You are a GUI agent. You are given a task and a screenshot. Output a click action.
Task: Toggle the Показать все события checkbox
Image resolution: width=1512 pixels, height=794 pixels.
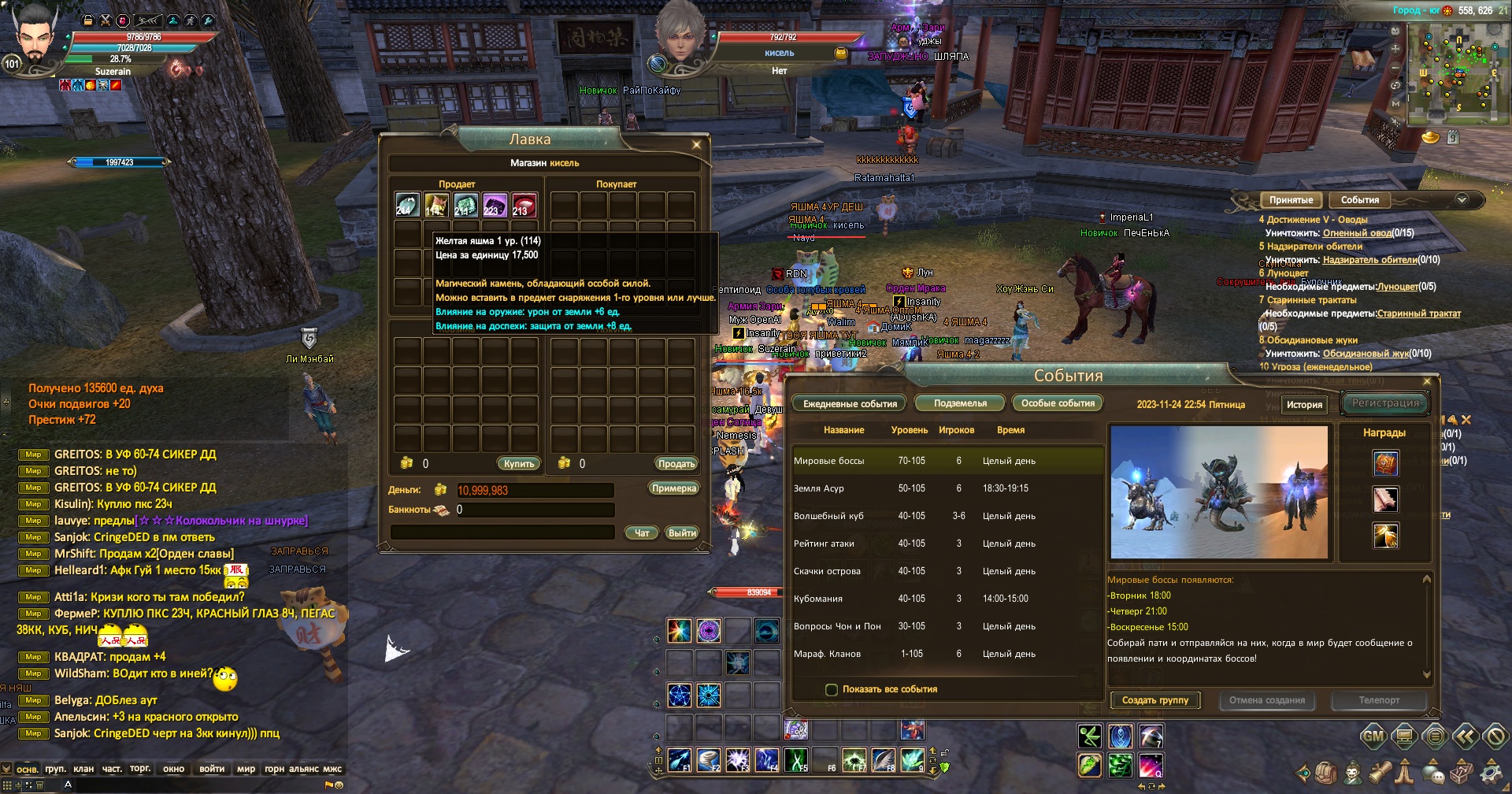tap(832, 690)
